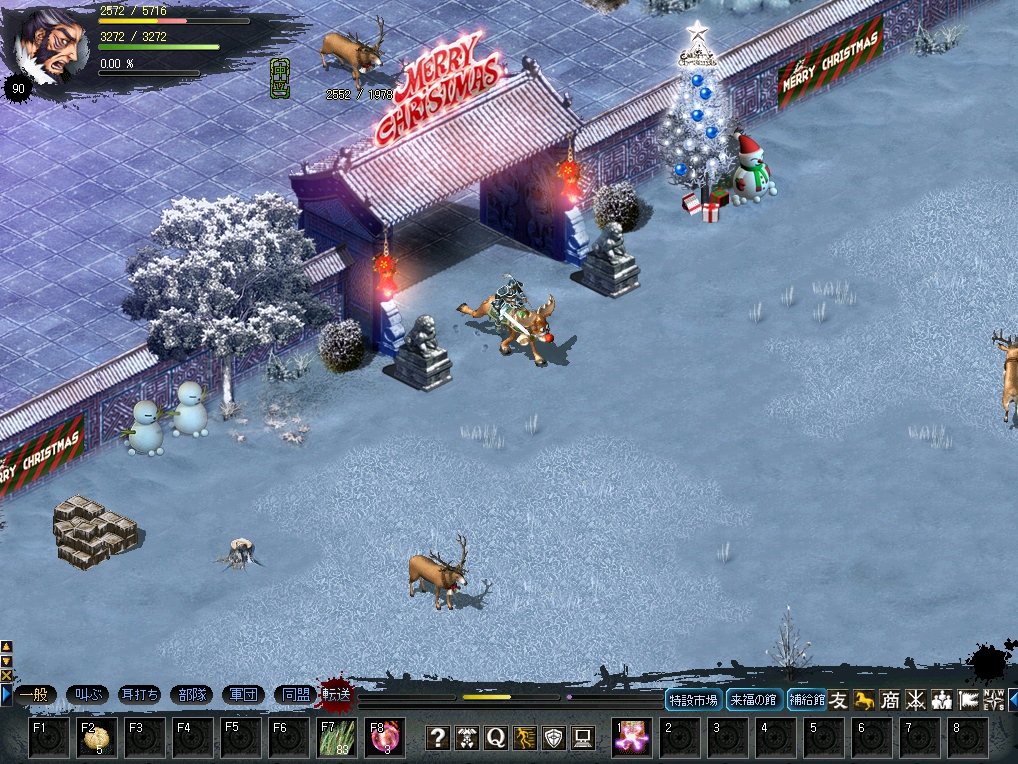The image size is (1018, 764).
Task: Use the F8 pink orb item slot
Action: [385, 738]
